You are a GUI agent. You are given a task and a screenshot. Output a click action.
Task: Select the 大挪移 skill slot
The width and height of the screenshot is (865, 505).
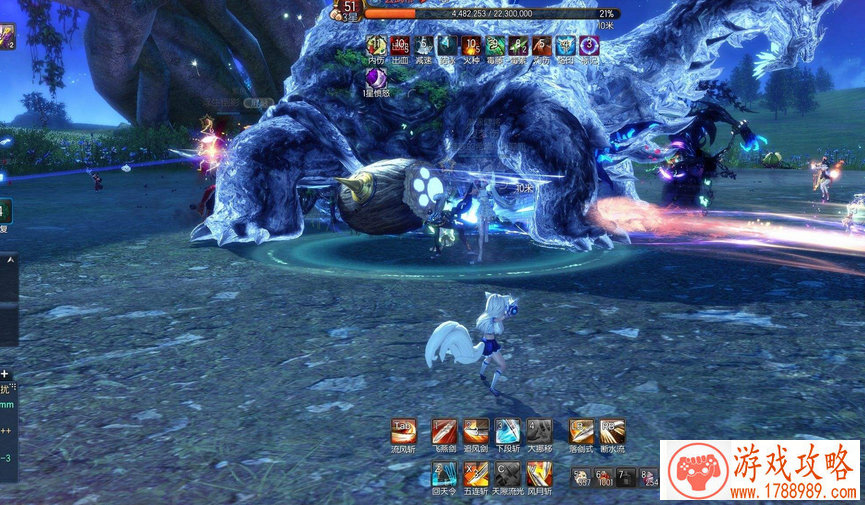tap(539, 431)
